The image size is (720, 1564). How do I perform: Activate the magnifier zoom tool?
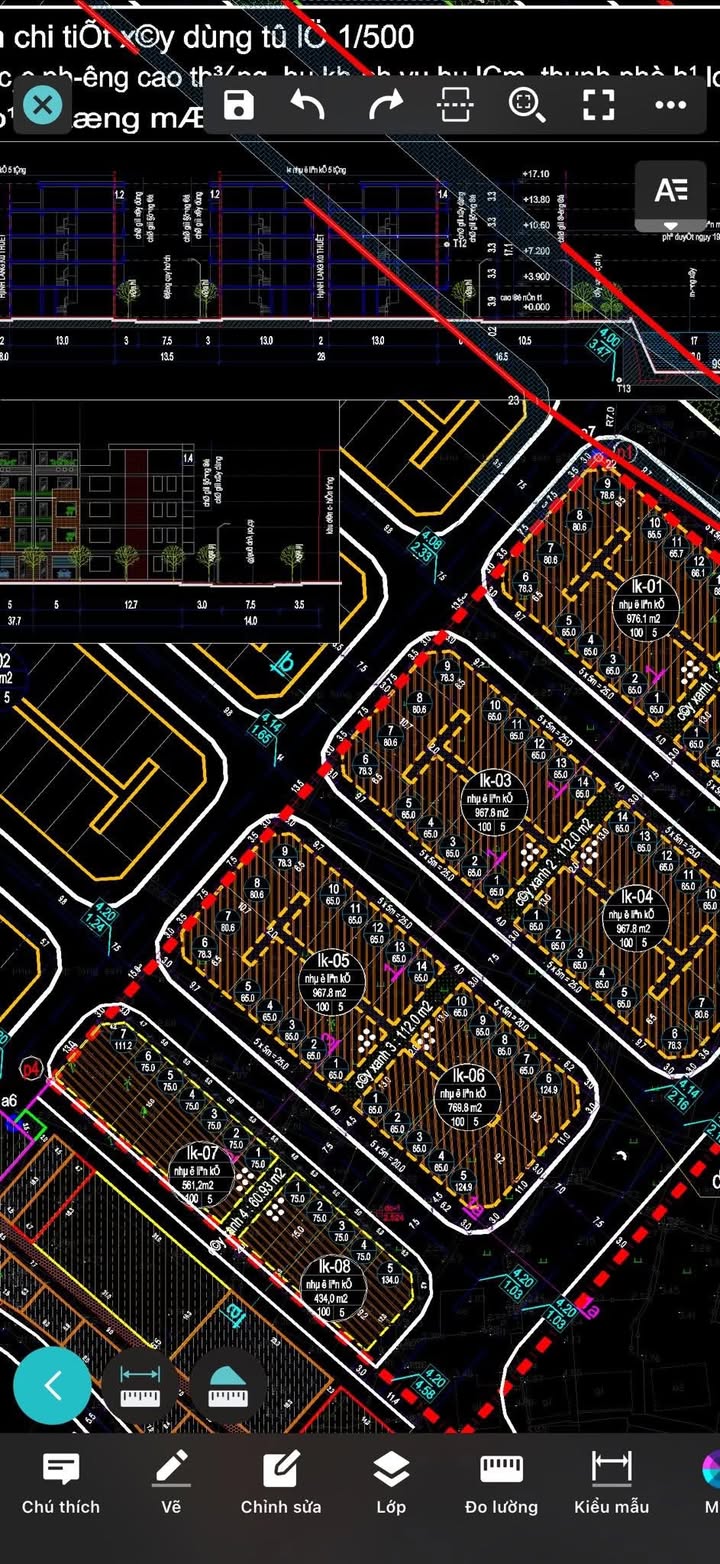click(526, 104)
